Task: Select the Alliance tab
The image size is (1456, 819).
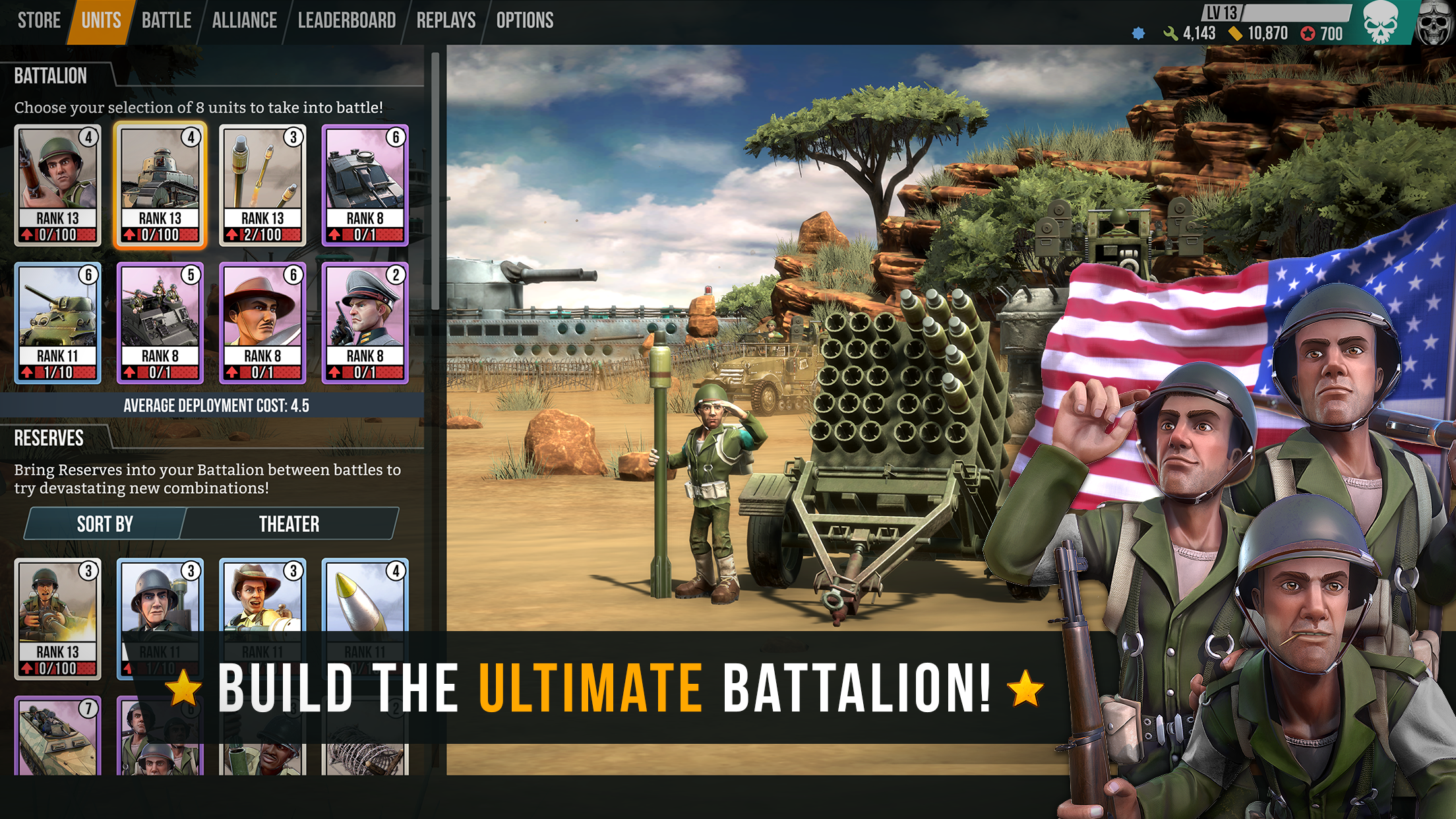Action: (x=244, y=20)
